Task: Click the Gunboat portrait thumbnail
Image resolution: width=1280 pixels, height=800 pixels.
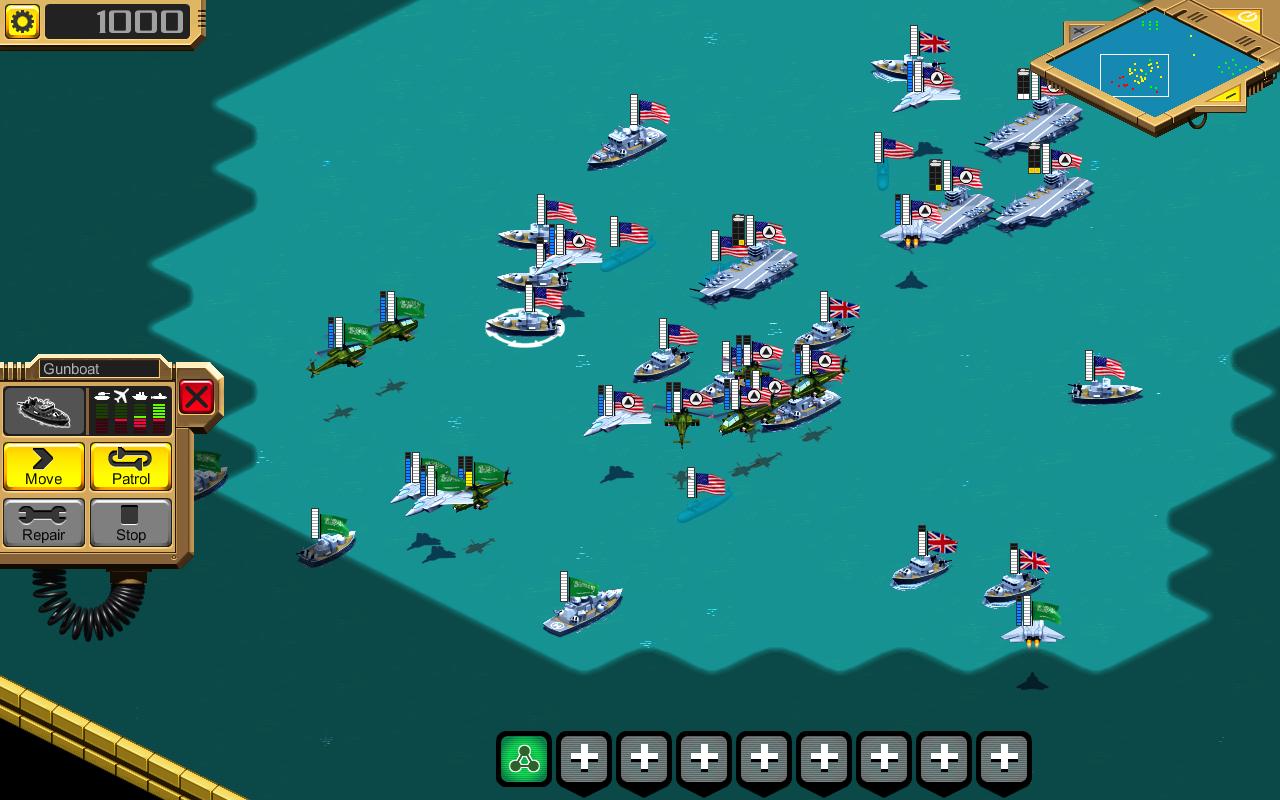Action: click(45, 410)
